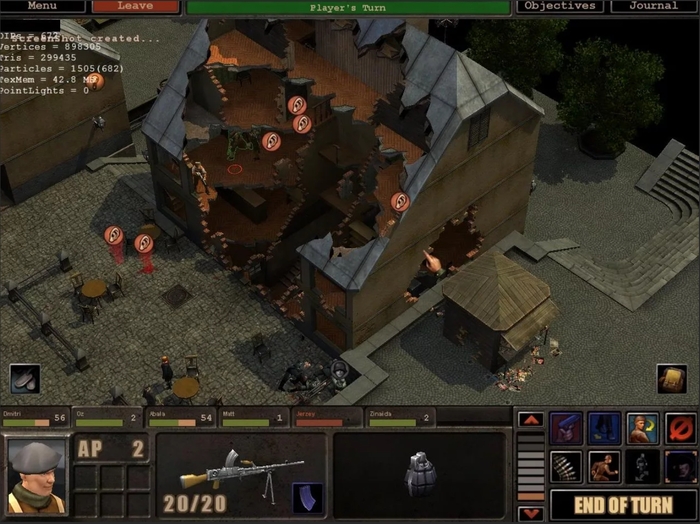Click the bullet belt action icon
The height and width of the screenshot is (524, 700).
(566, 466)
